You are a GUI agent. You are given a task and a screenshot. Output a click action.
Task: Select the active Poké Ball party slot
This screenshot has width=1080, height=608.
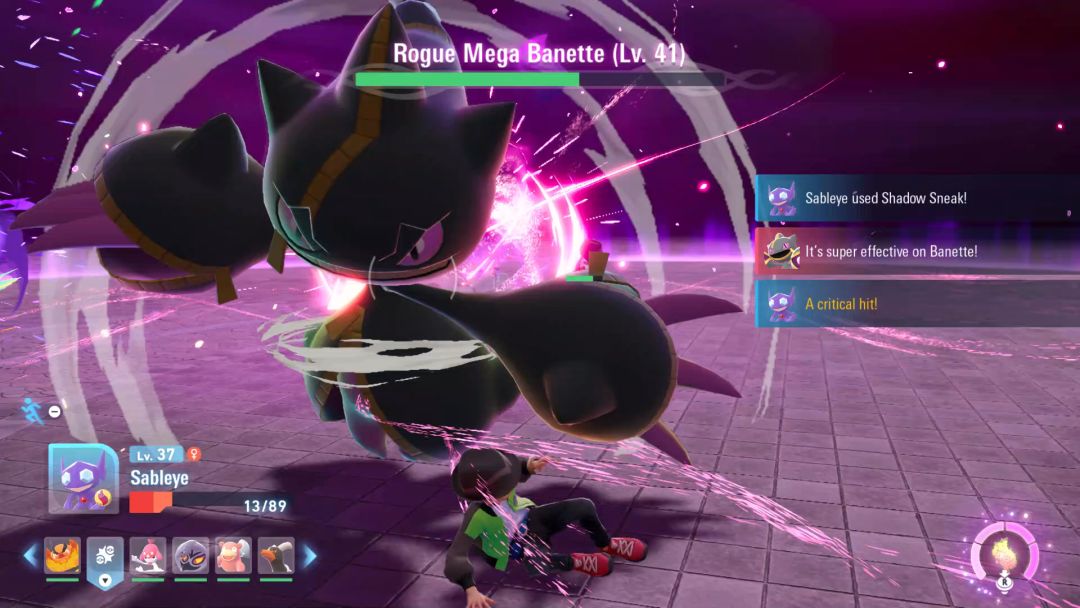105,556
